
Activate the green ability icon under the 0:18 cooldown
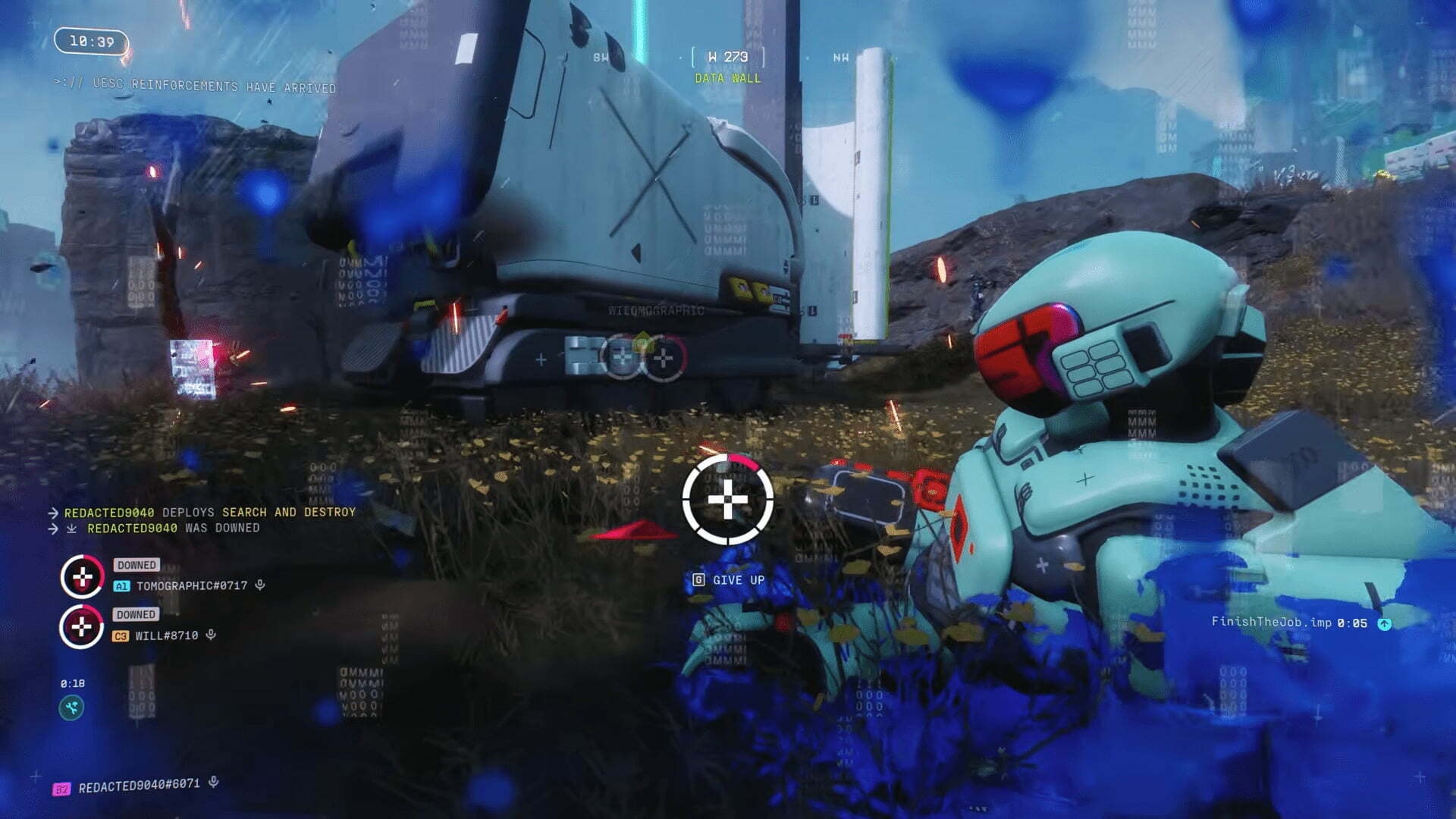click(72, 708)
